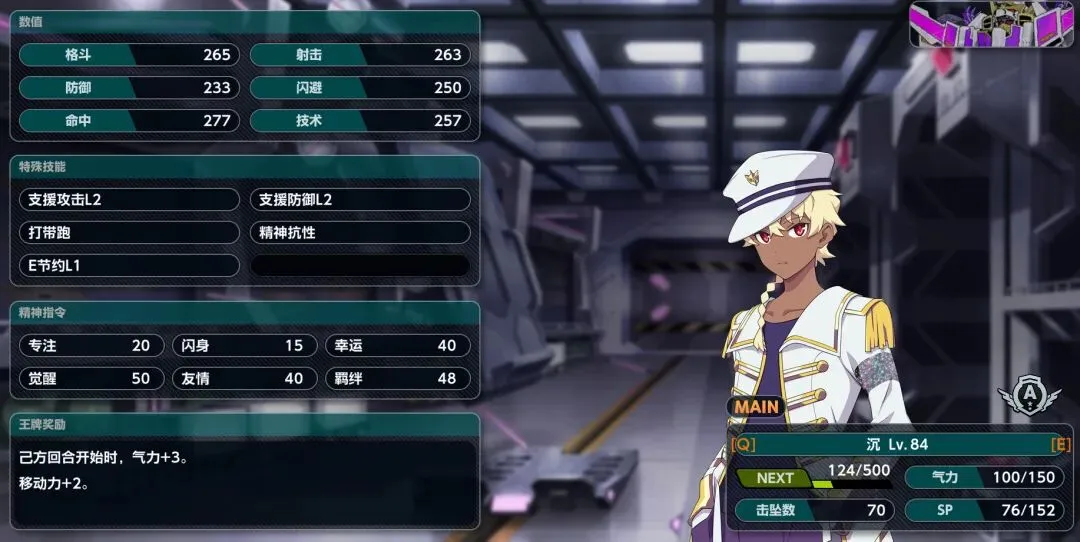Image resolution: width=1080 pixels, height=542 pixels.
Task: Select the 专注 spirit command
Action: pyautogui.click(x=90, y=346)
